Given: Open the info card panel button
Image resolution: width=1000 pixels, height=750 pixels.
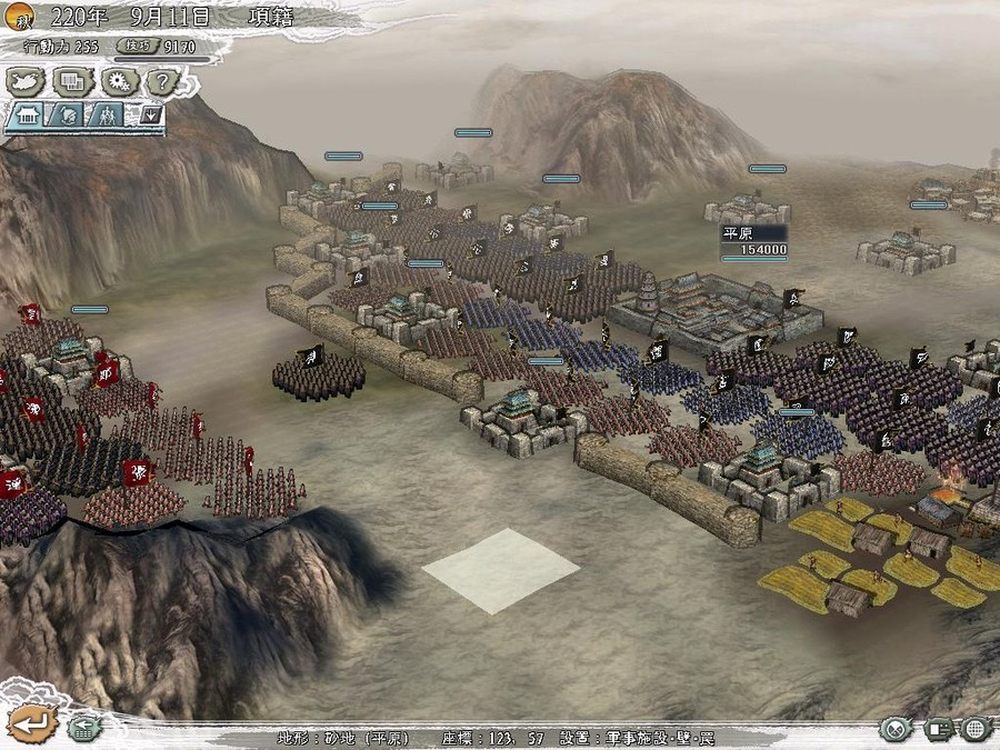Looking at the screenshot, I should (939, 729).
